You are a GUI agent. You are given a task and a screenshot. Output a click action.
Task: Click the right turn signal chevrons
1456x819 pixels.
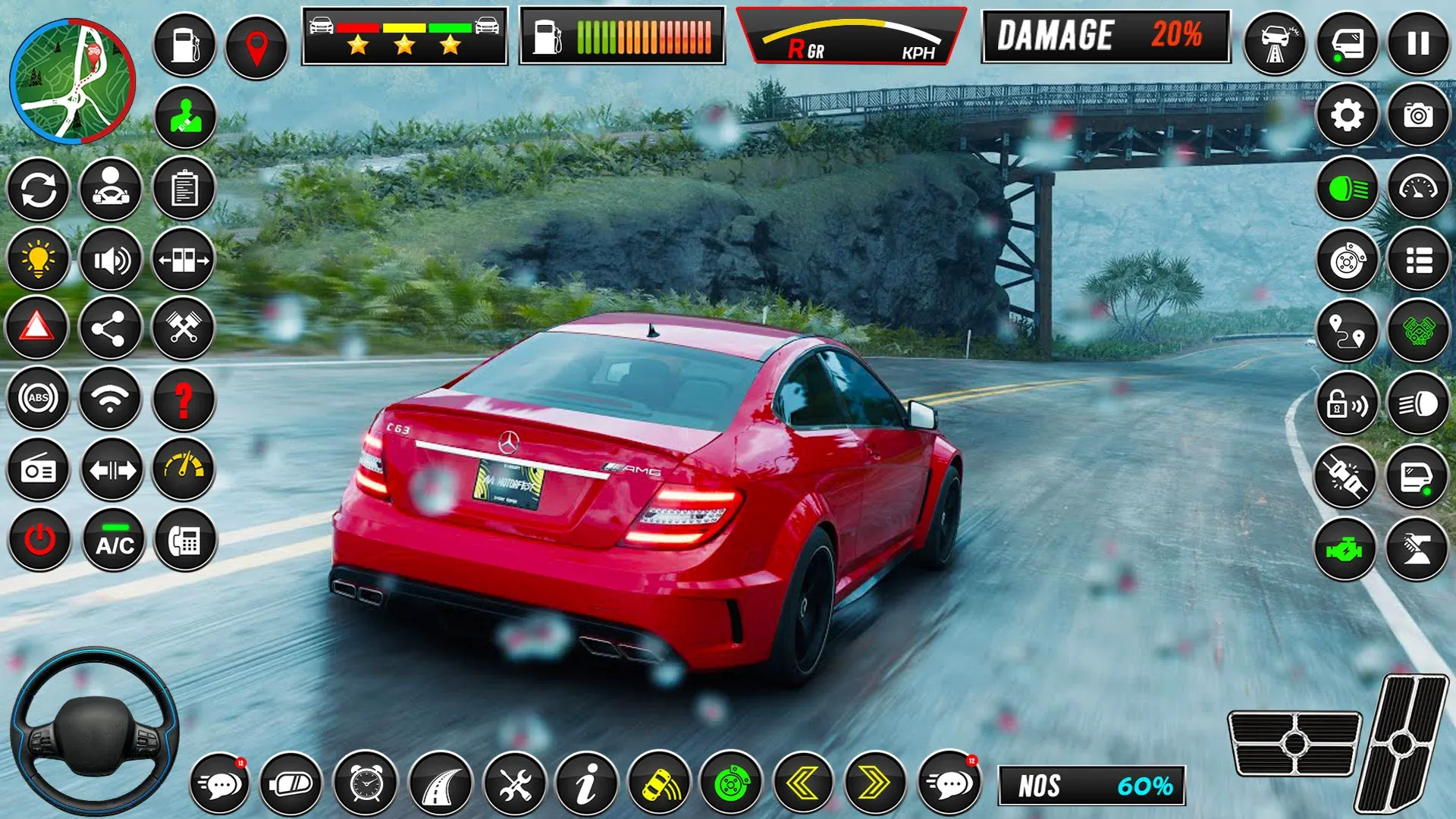[x=874, y=783]
